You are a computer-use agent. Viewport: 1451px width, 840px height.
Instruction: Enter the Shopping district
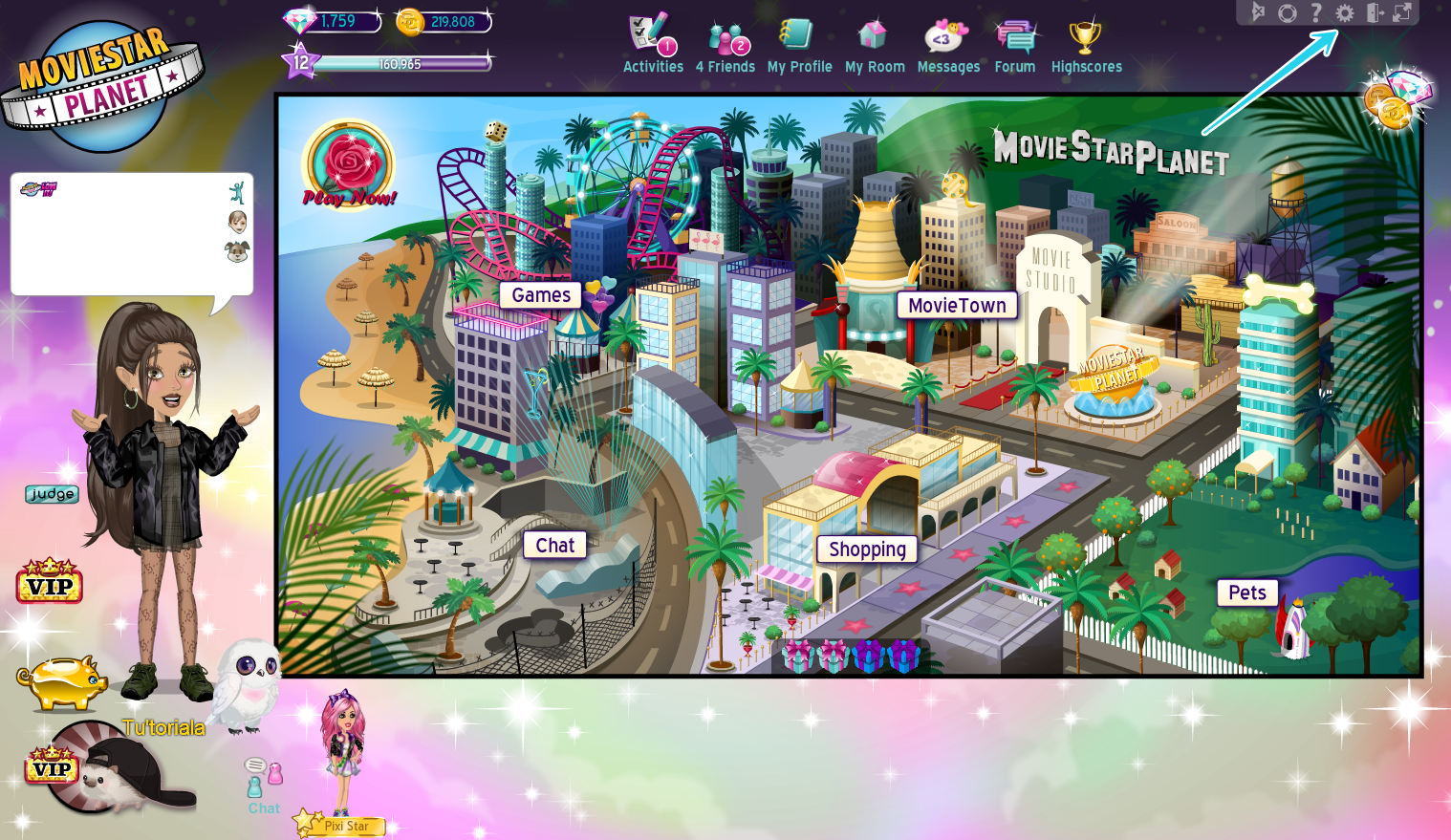pos(866,549)
